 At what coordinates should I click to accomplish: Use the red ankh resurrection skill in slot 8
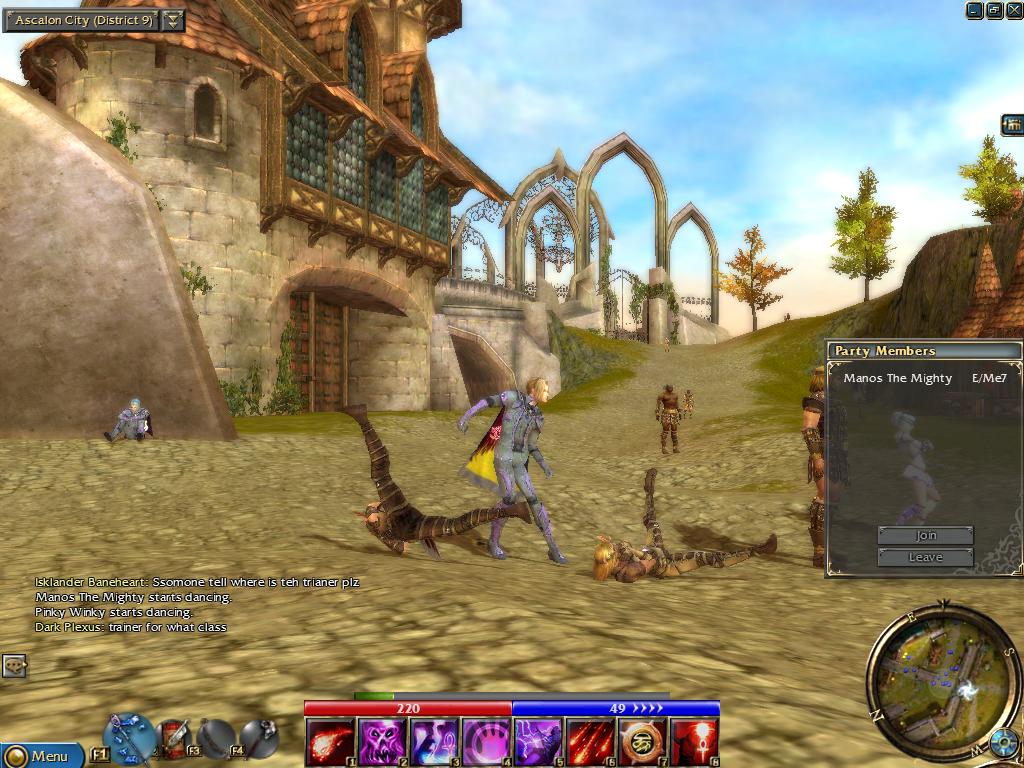coord(694,742)
